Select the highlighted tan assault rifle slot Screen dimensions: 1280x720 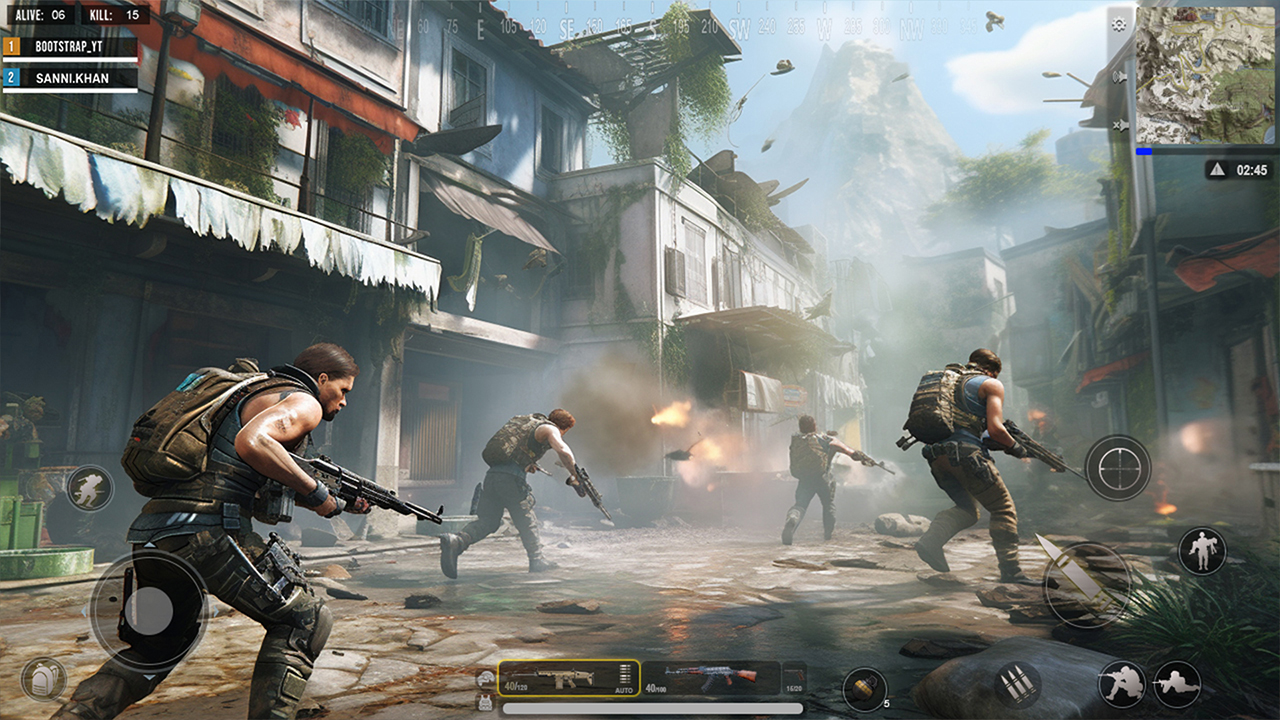point(568,678)
